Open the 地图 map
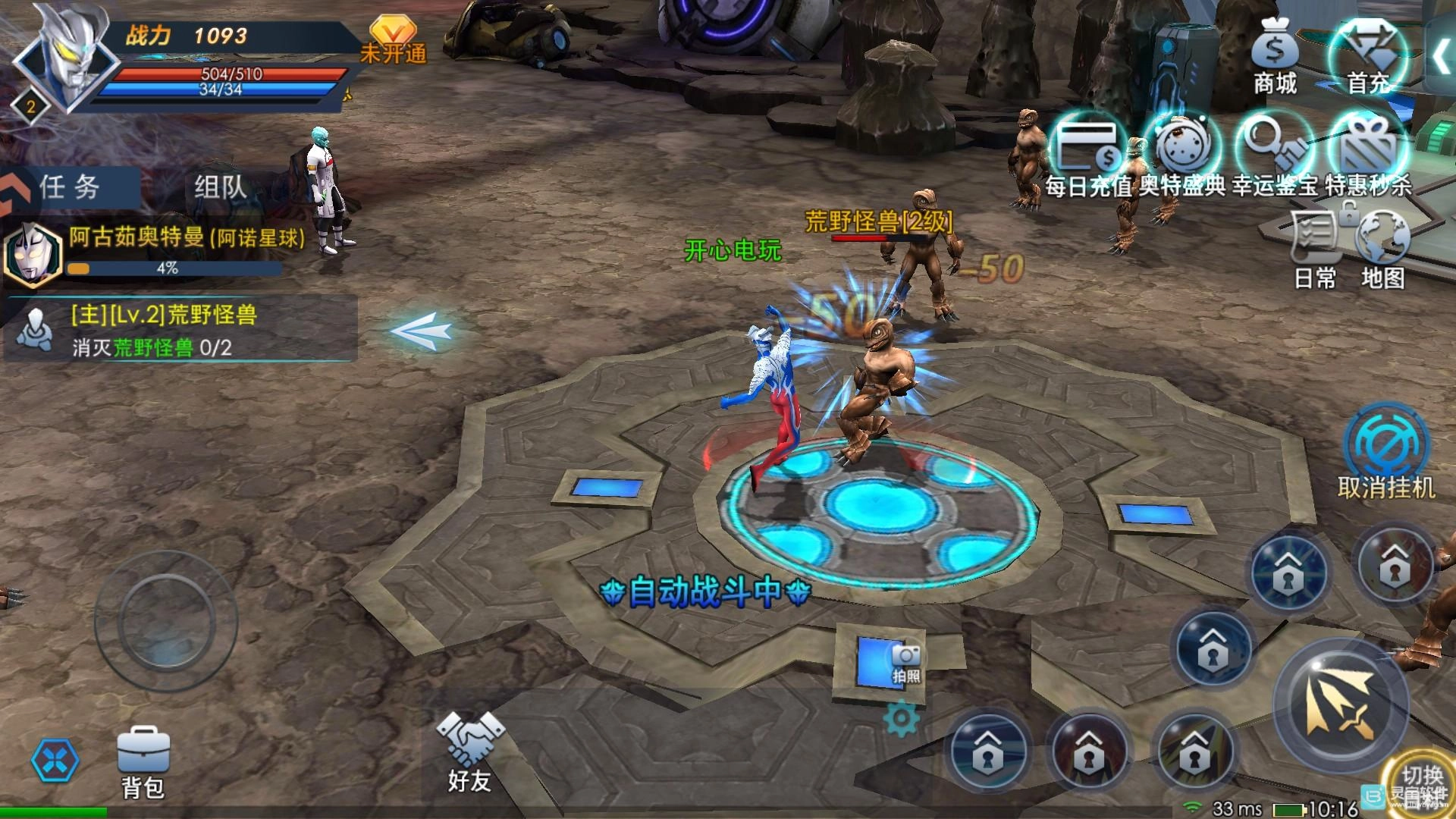The height and width of the screenshot is (819, 1456). [1382, 250]
